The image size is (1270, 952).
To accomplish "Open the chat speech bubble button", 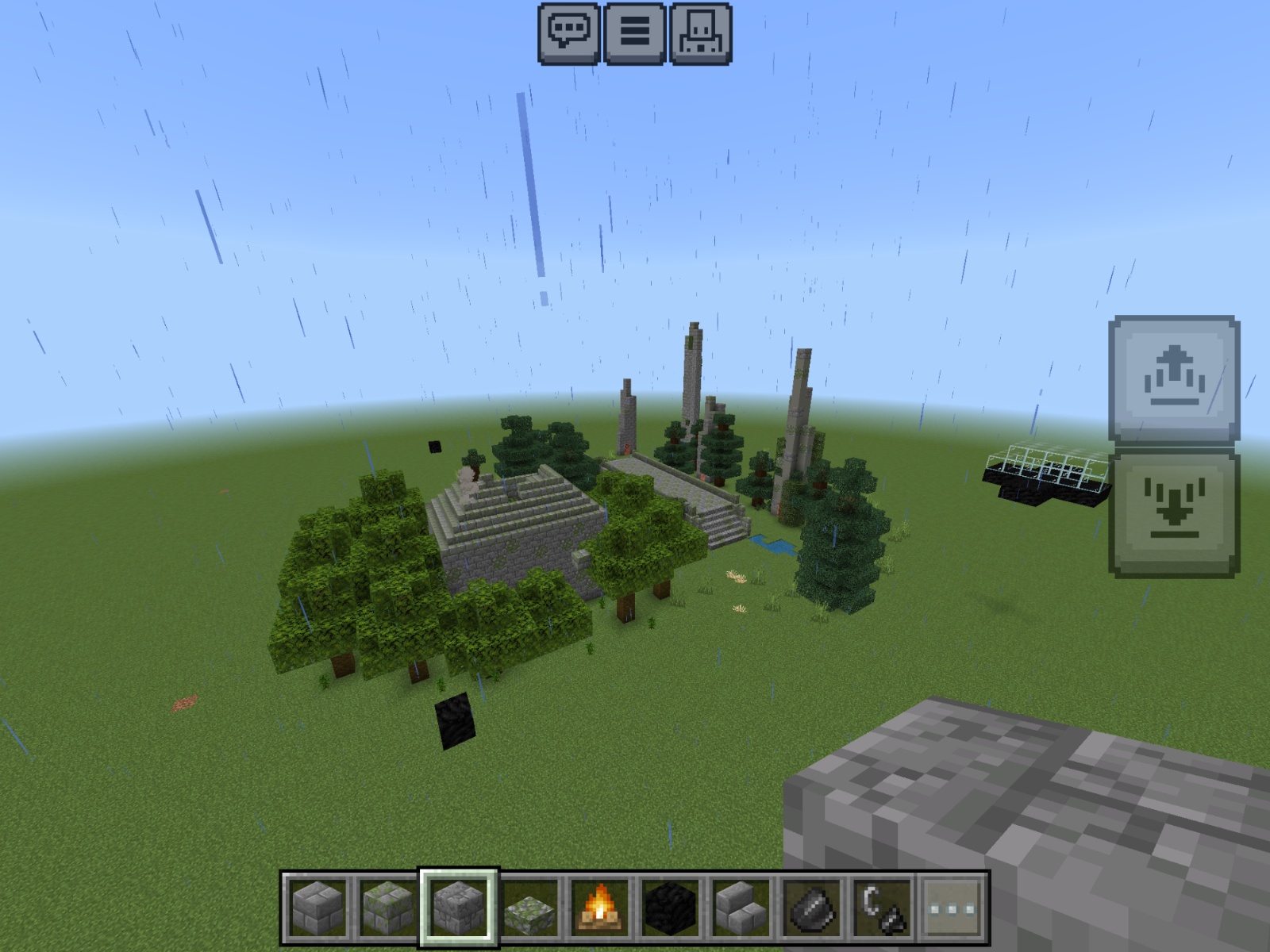I will 569,33.
